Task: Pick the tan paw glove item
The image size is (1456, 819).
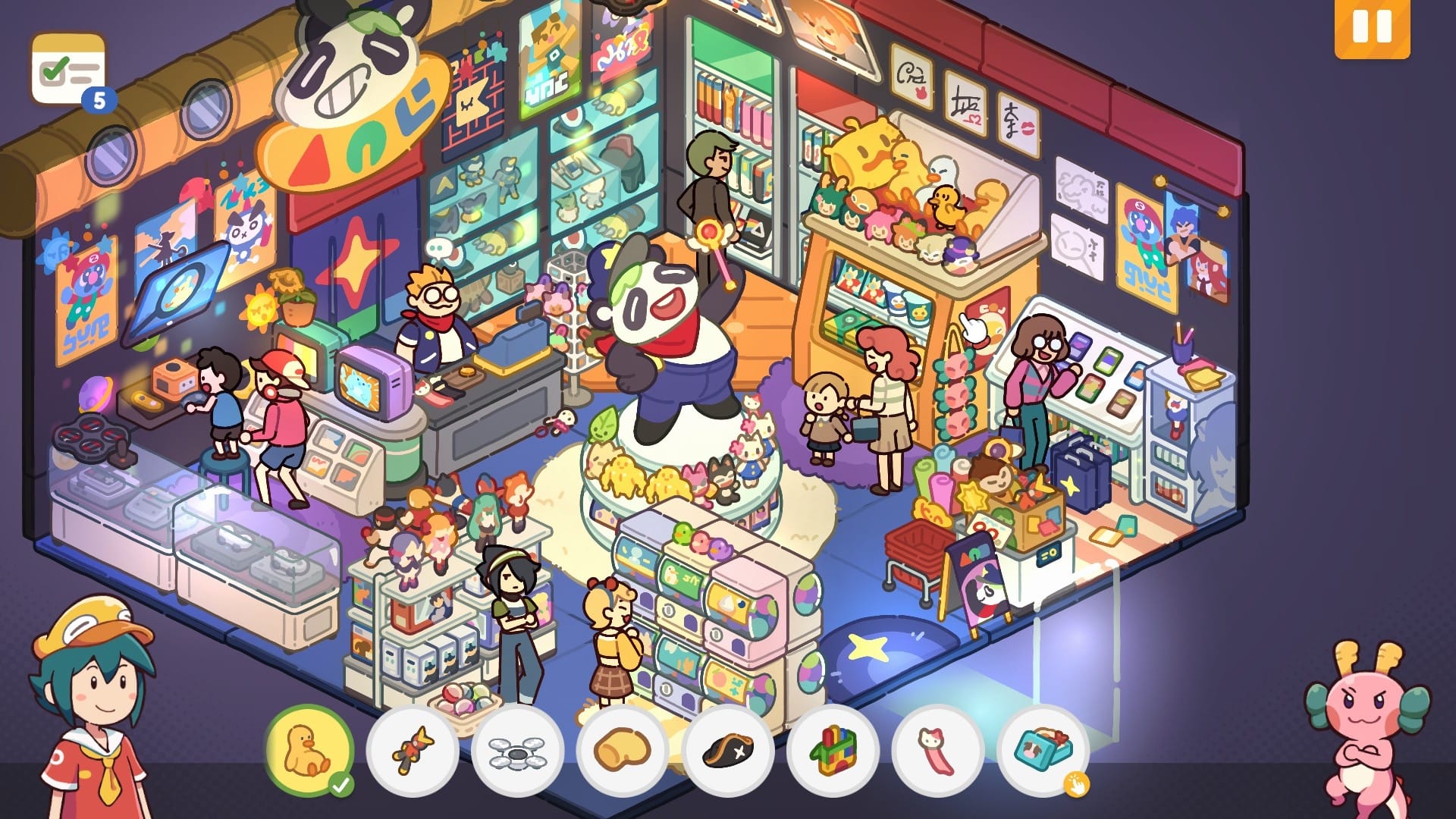Action: tap(622, 751)
